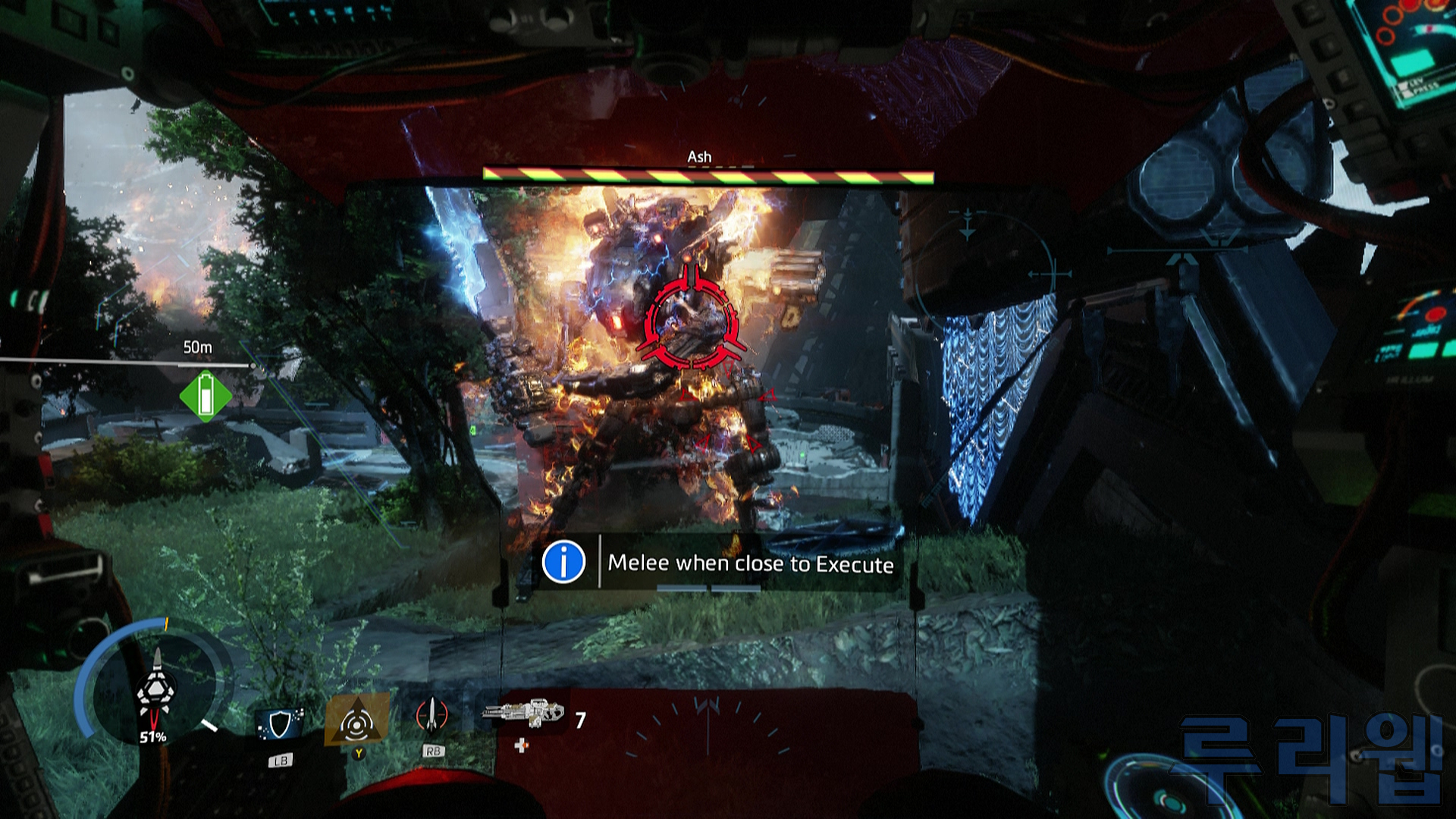Click the white cross icon below the weapon

(521, 746)
